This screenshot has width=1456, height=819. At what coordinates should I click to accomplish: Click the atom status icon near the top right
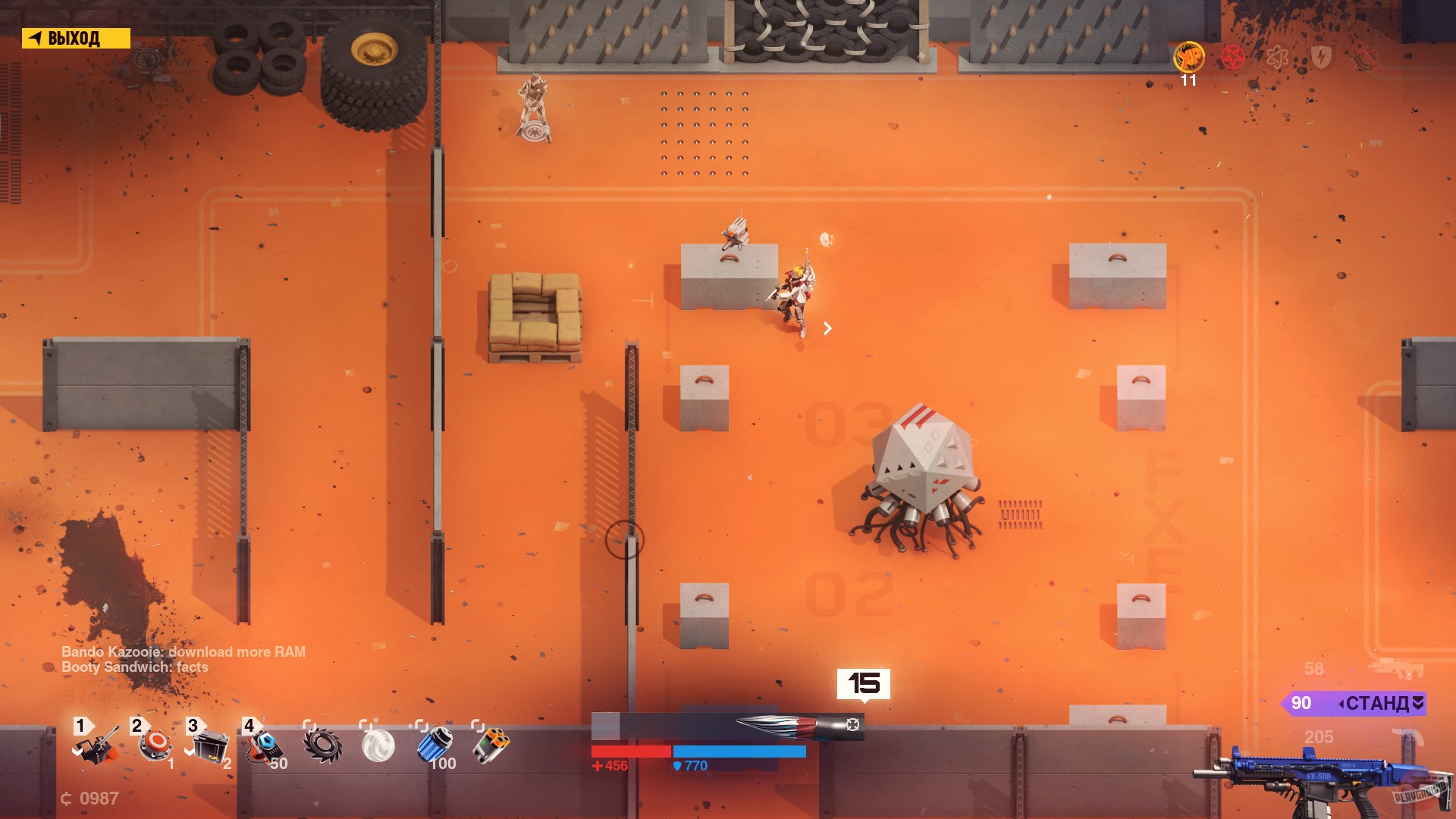1276,57
